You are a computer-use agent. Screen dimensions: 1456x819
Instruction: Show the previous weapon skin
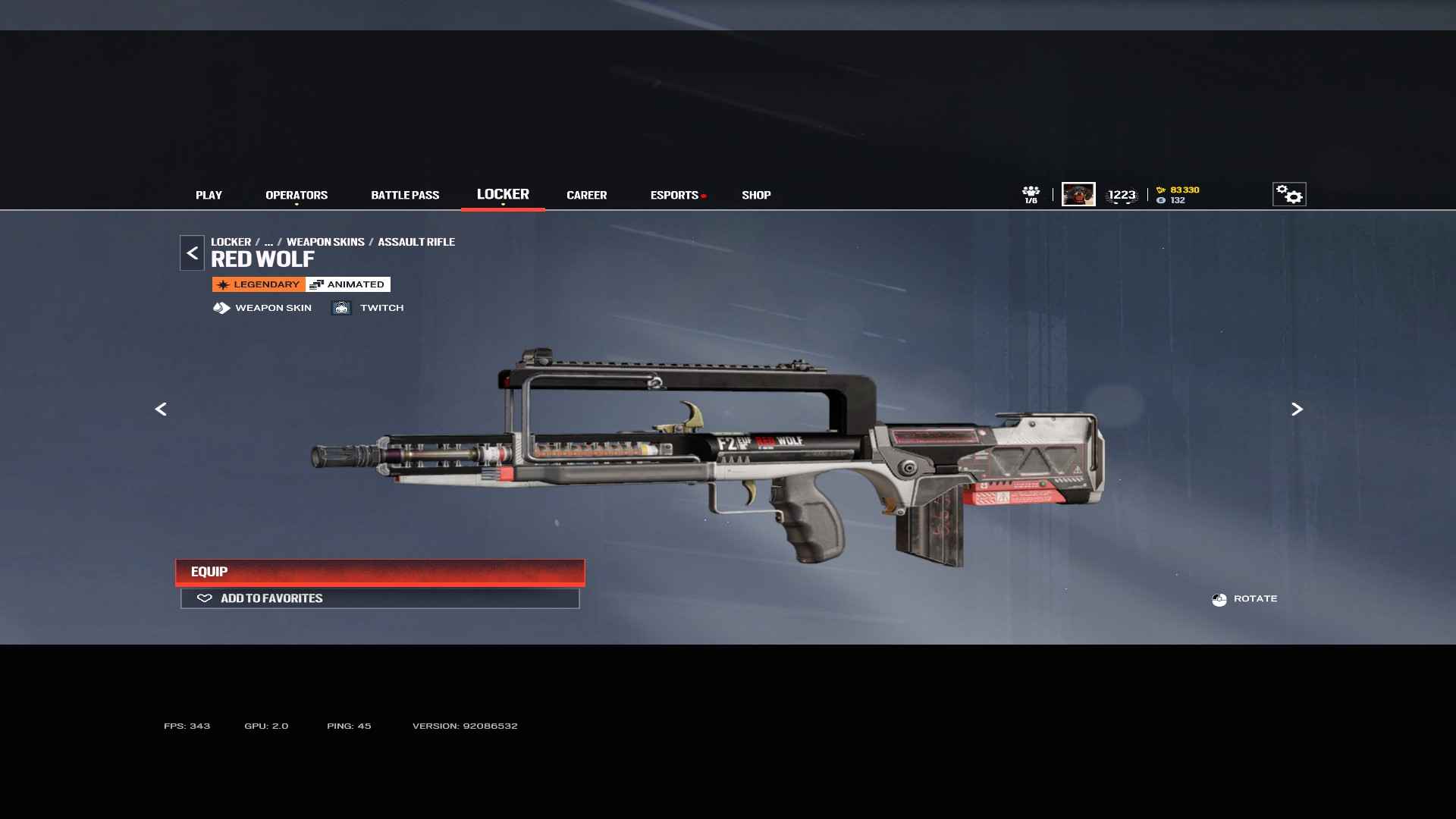coord(161,409)
